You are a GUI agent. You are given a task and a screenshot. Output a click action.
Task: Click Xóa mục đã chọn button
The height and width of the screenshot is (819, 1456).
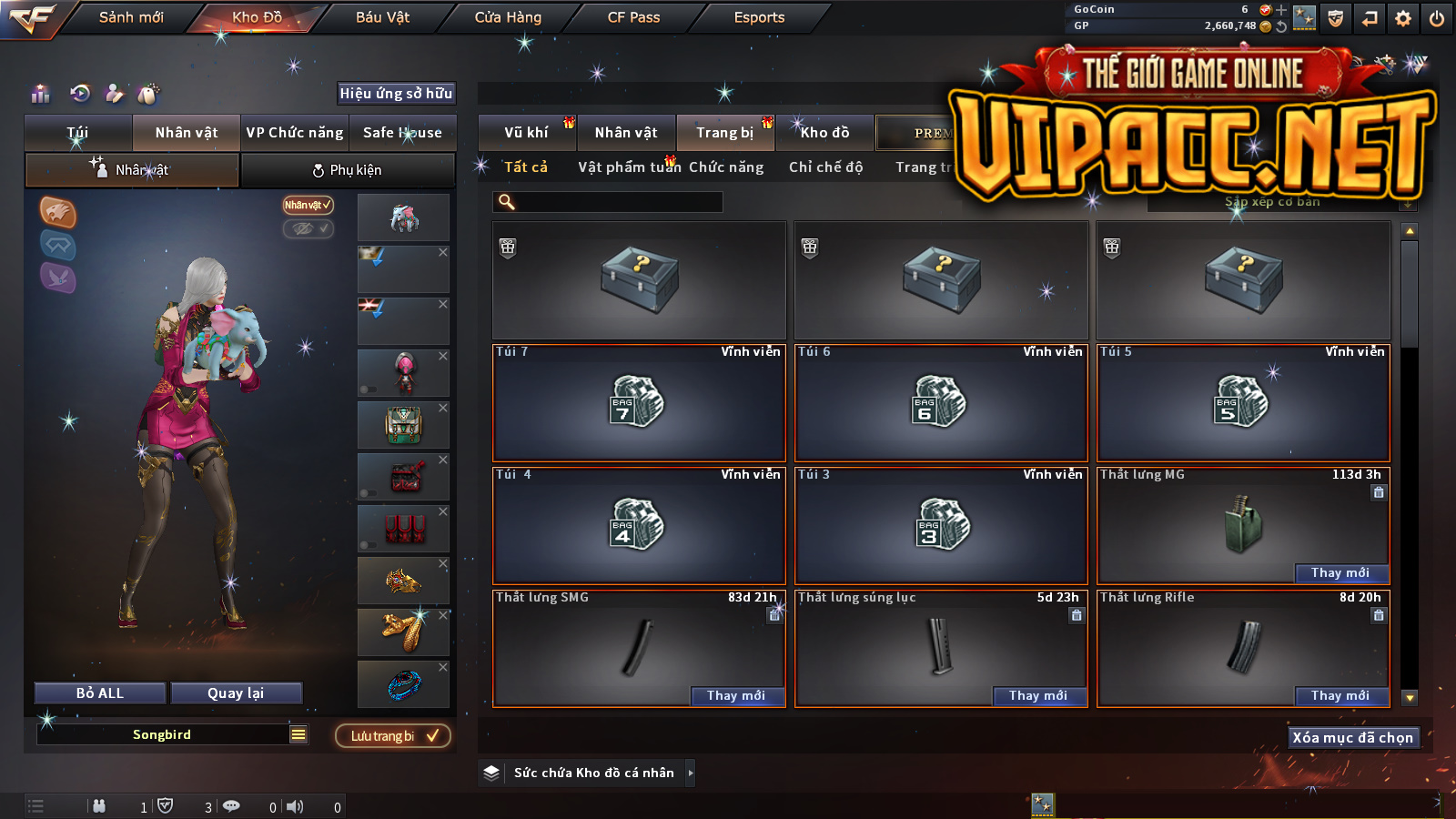(x=1352, y=738)
